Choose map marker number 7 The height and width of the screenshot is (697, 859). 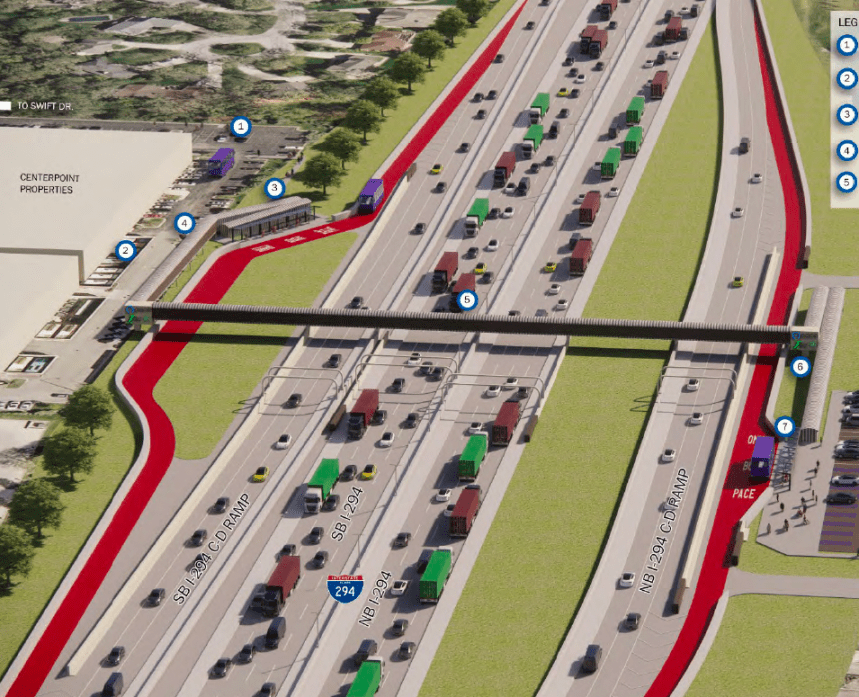pyautogui.click(x=784, y=427)
